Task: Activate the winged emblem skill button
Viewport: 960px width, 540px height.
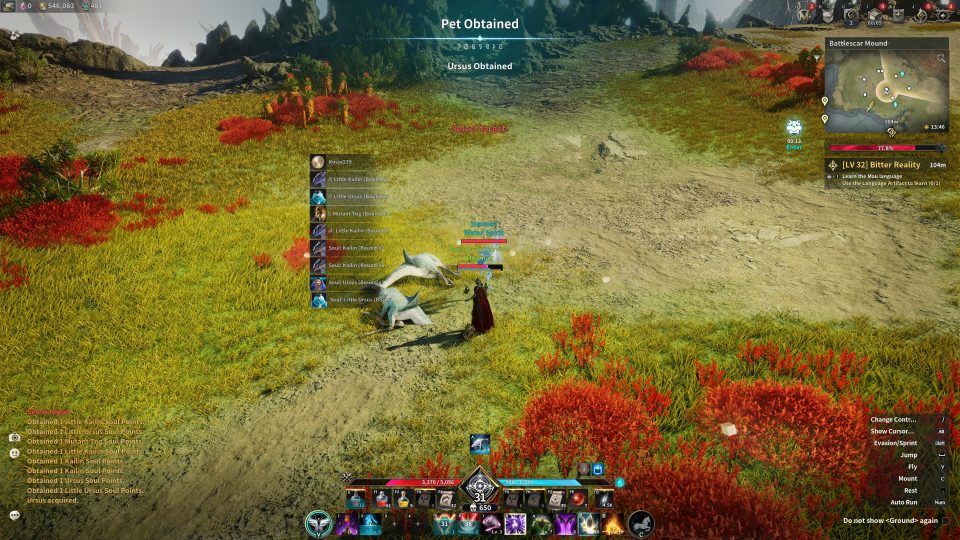Action: (320, 523)
